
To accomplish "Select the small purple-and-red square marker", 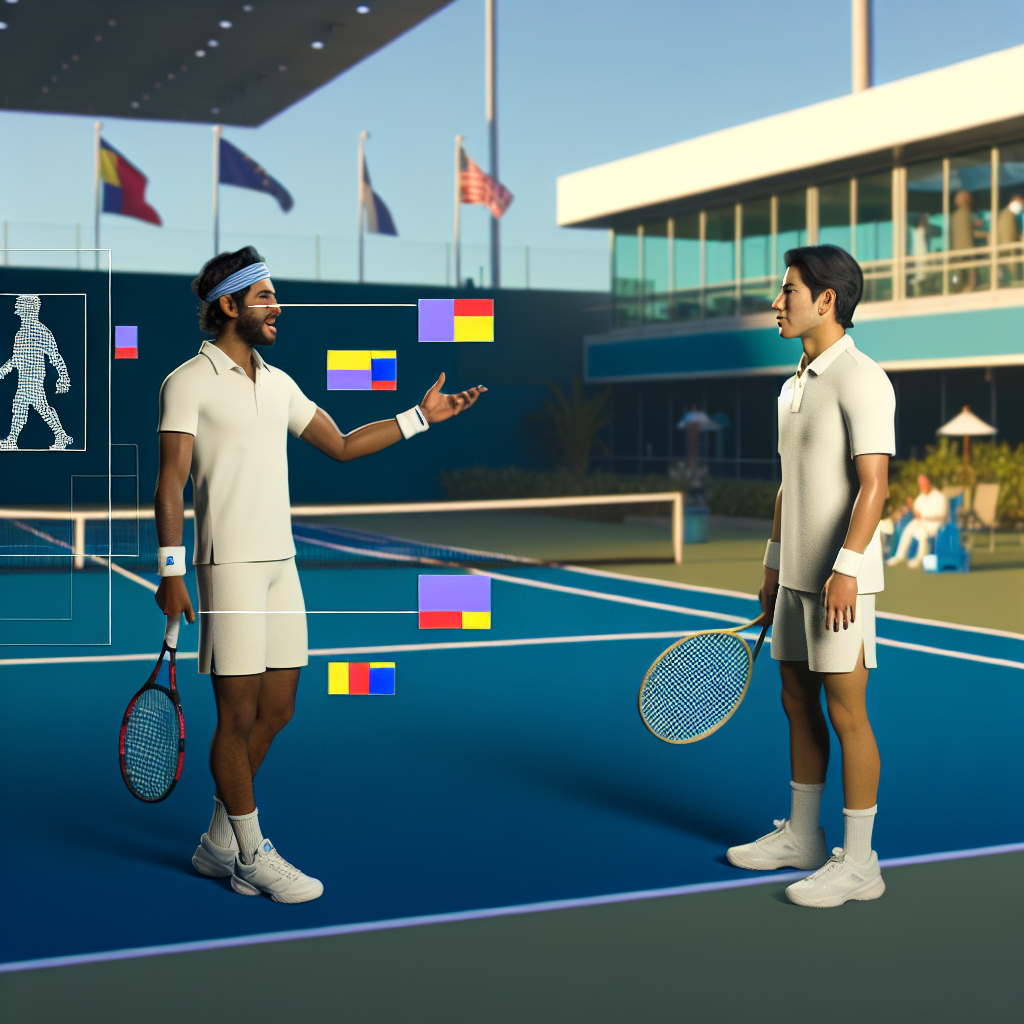I will pyautogui.click(x=126, y=342).
